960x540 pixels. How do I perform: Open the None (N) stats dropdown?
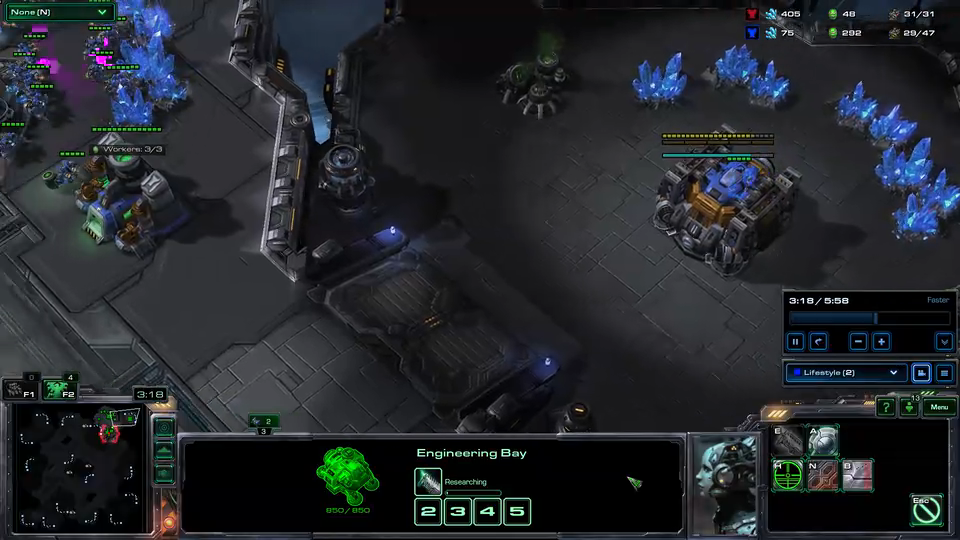(57, 12)
